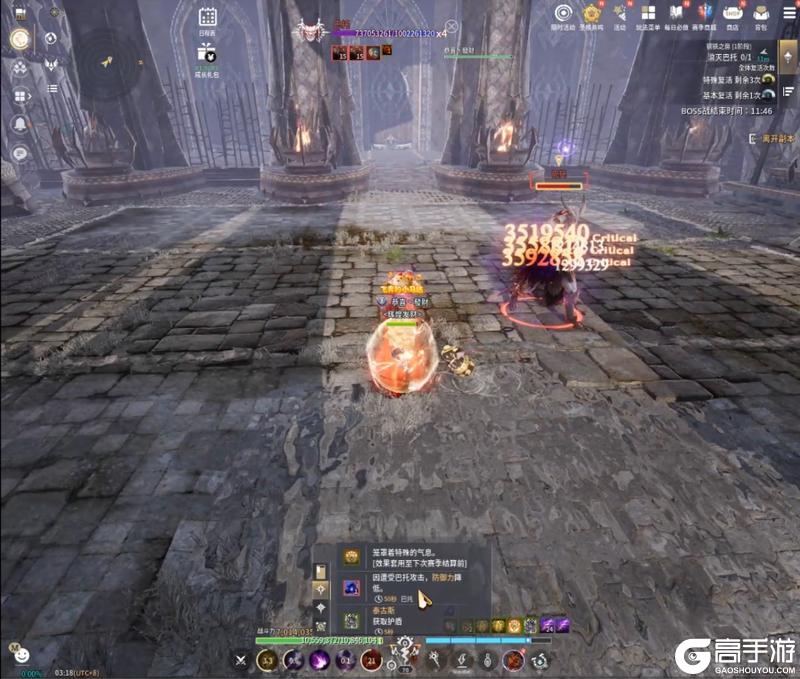
Task: Expand the four-square grid menu
Action: click(x=19, y=96)
